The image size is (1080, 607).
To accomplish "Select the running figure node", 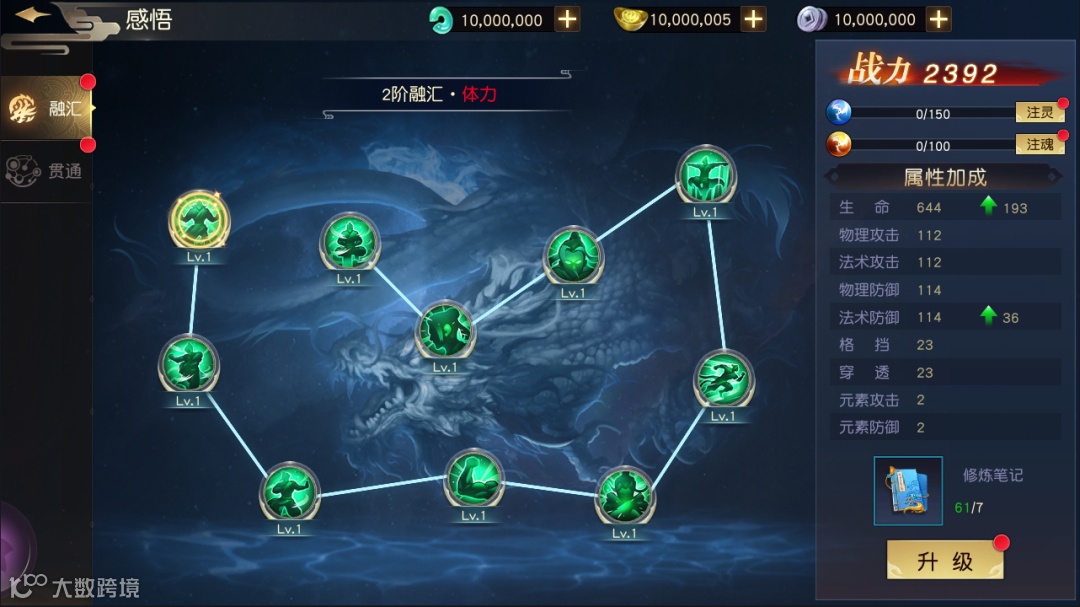I will (x=723, y=378).
